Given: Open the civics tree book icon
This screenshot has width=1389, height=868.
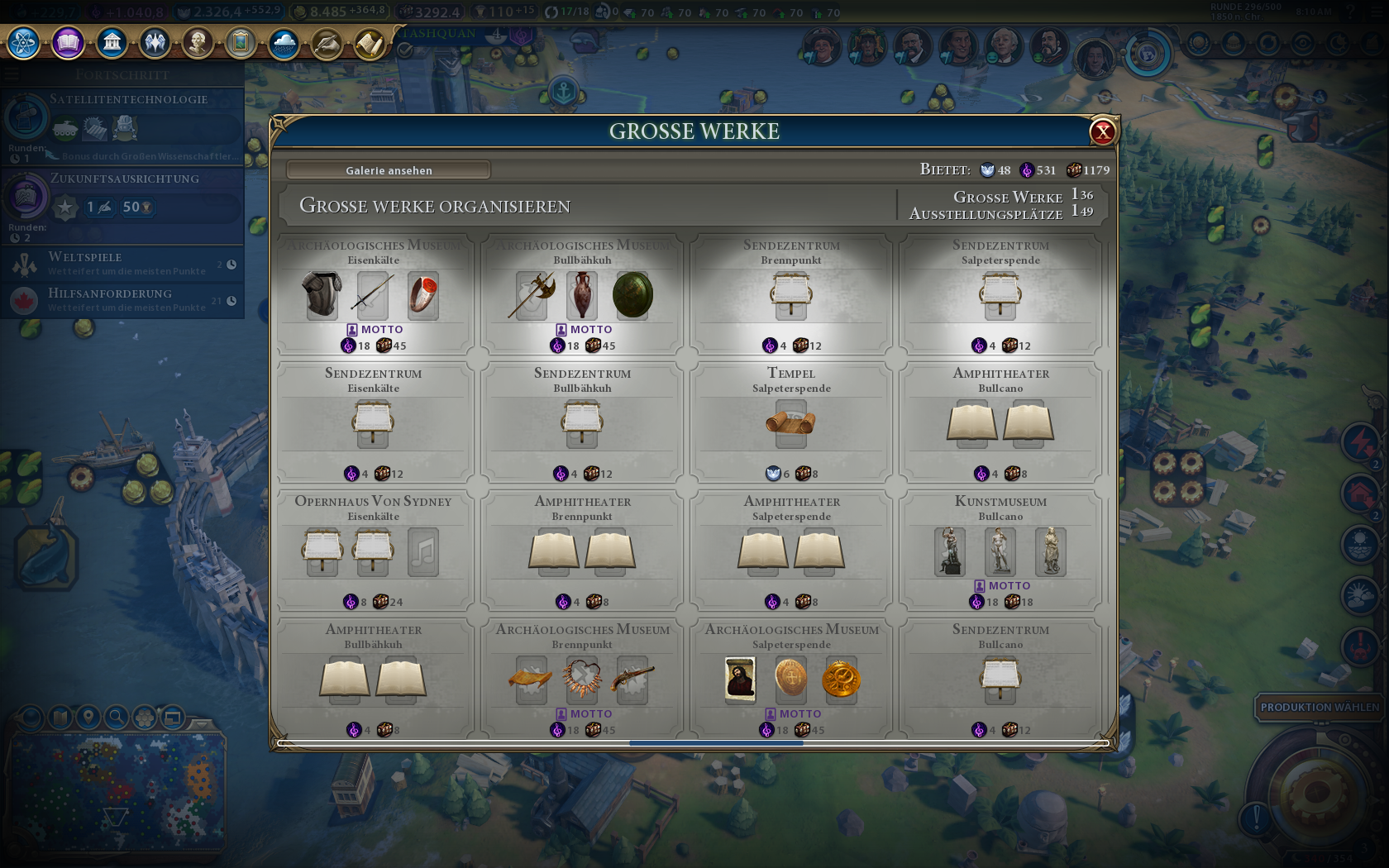Looking at the screenshot, I should (x=68, y=42).
